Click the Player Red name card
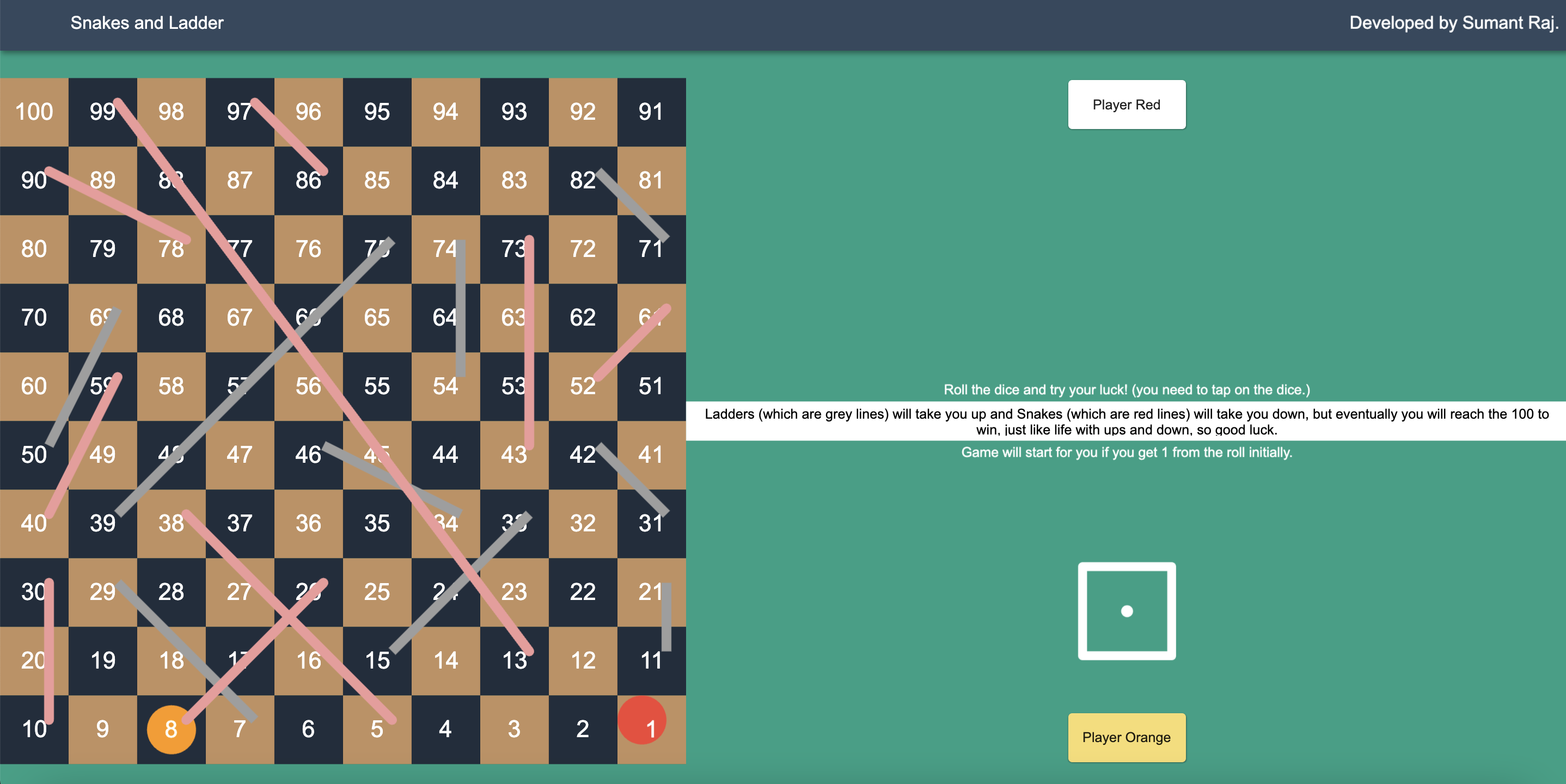The width and height of the screenshot is (1566, 784). (x=1126, y=104)
